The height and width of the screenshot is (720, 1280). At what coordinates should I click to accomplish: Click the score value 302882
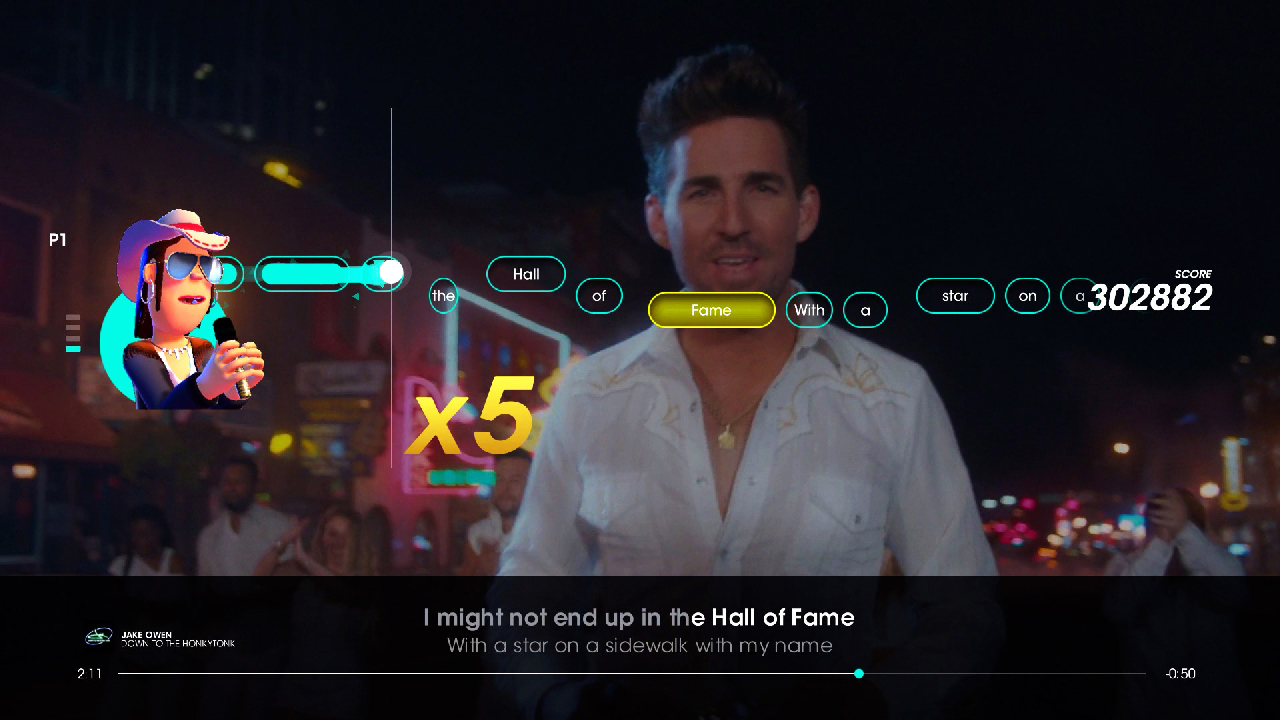1150,297
